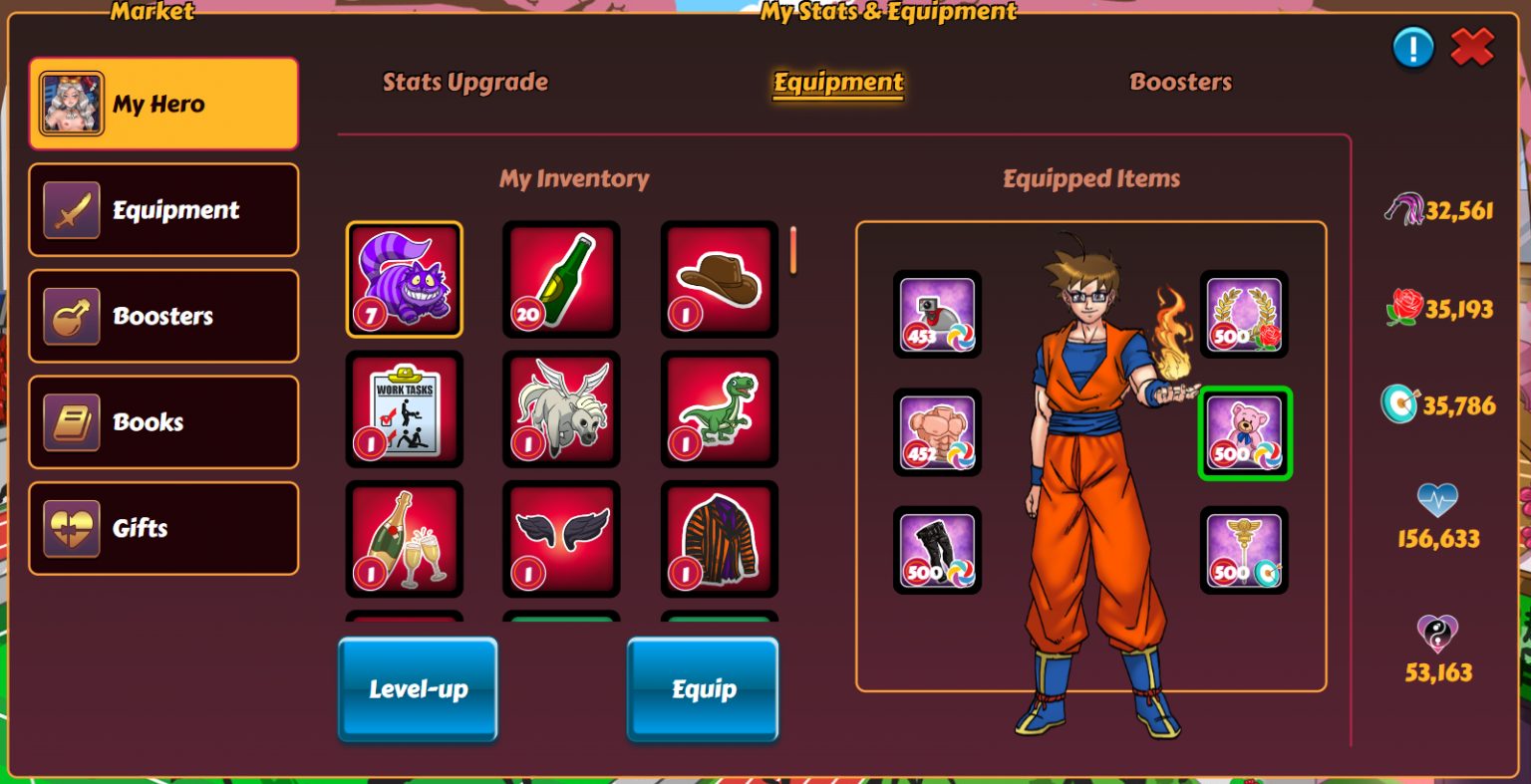
Task: Select the equipped pink teddy bear
Action: [1244, 433]
